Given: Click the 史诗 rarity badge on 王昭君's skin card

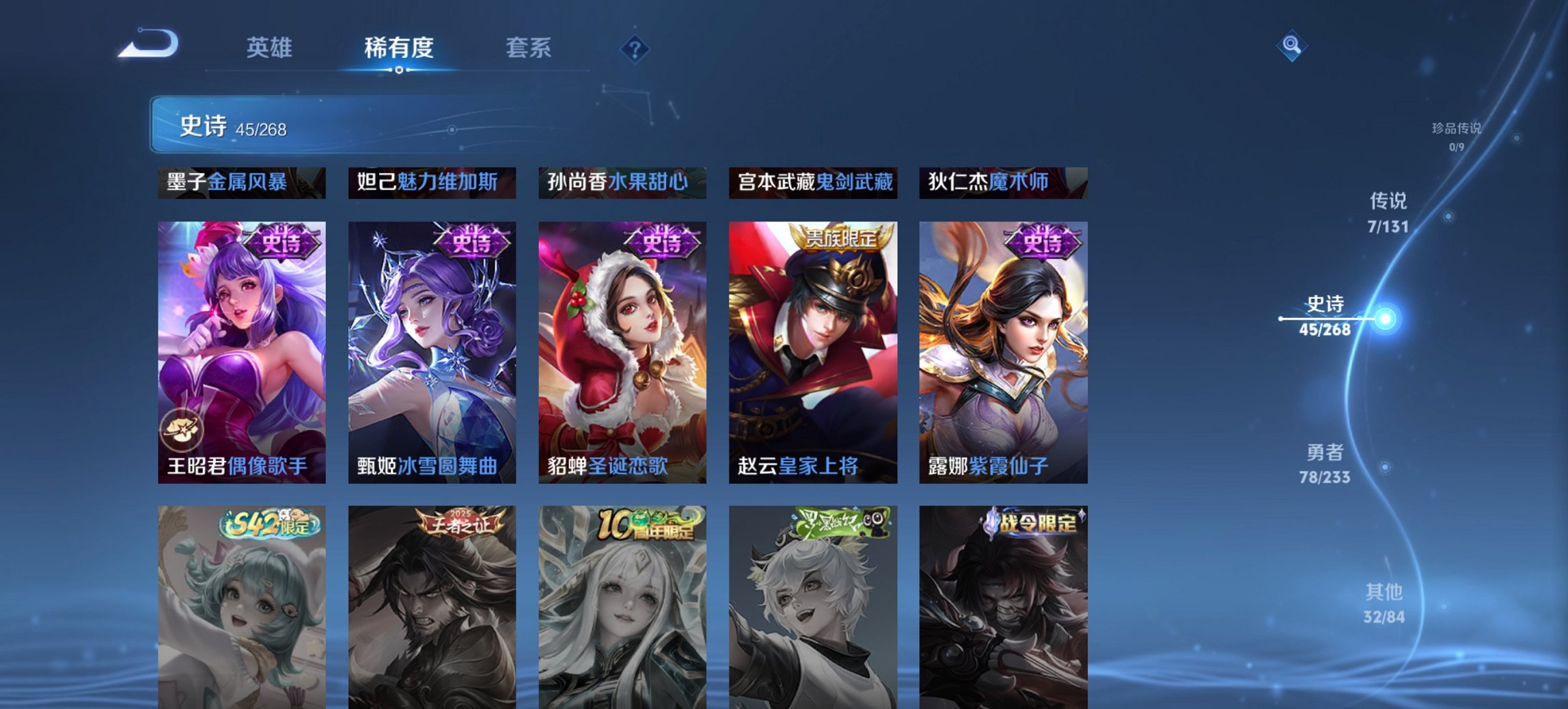Looking at the screenshot, I should pos(283,243).
